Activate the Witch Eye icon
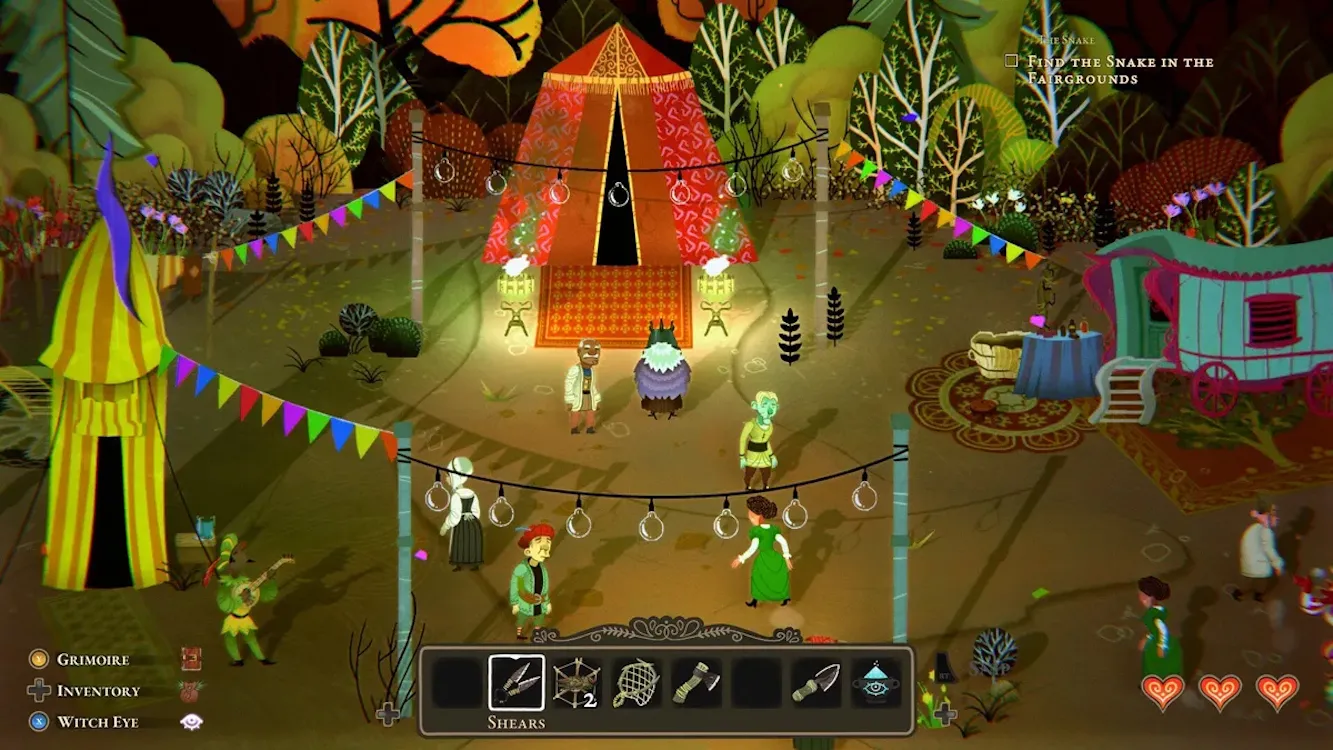The width and height of the screenshot is (1333, 750). click(191, 722)
